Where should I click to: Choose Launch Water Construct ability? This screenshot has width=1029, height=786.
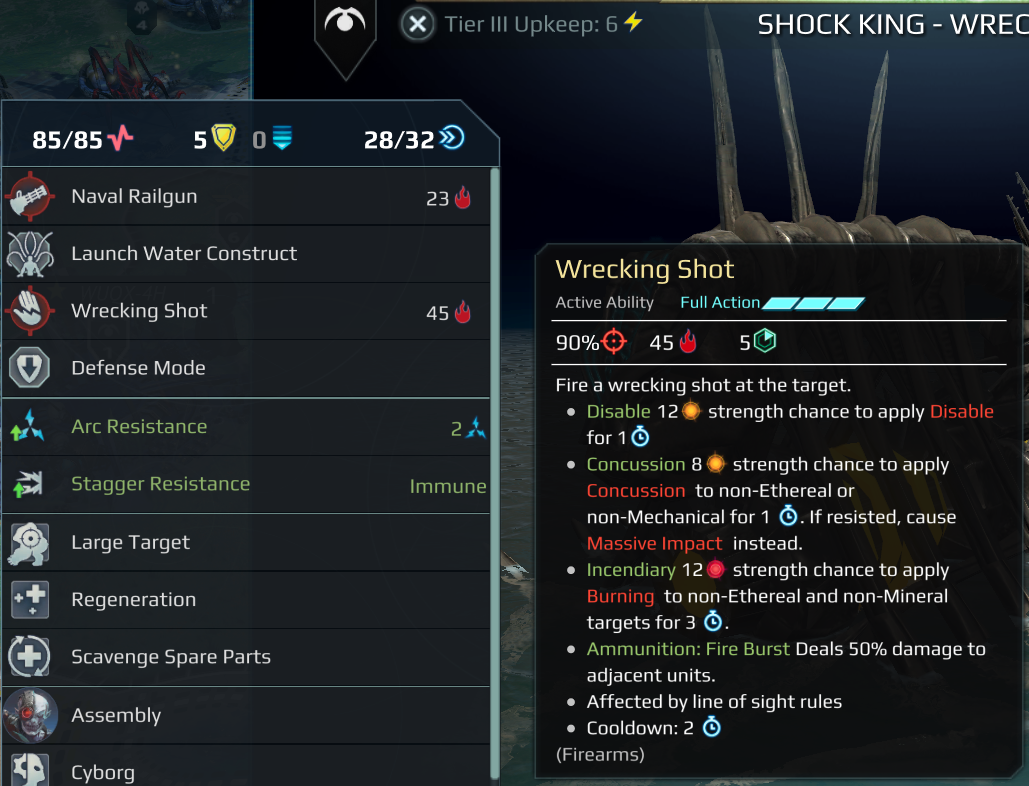point(240,254)
